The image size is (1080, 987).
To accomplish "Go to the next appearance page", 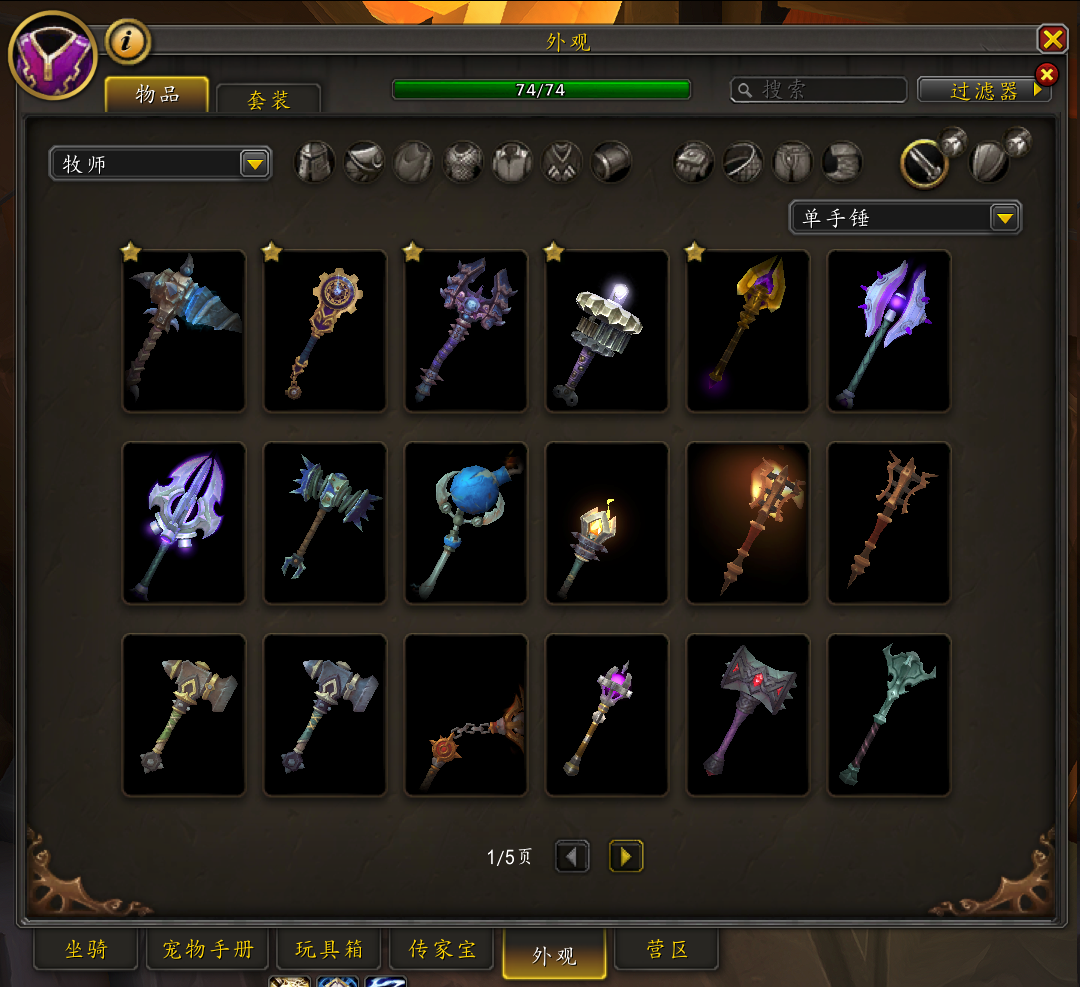I will point(626,856).
